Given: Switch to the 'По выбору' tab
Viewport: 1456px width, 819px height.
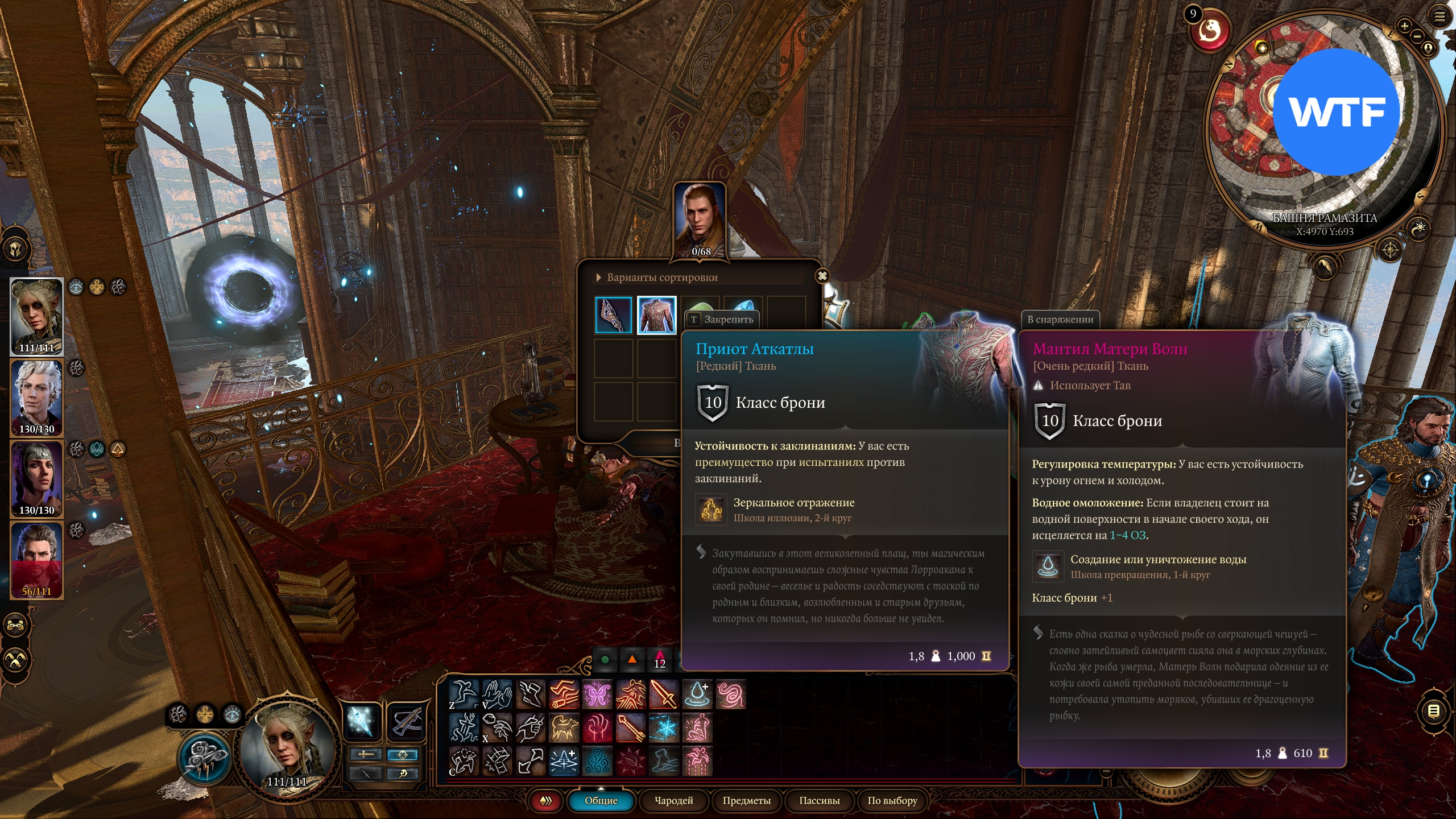Looking at the screenshot, I should point(892,801).
